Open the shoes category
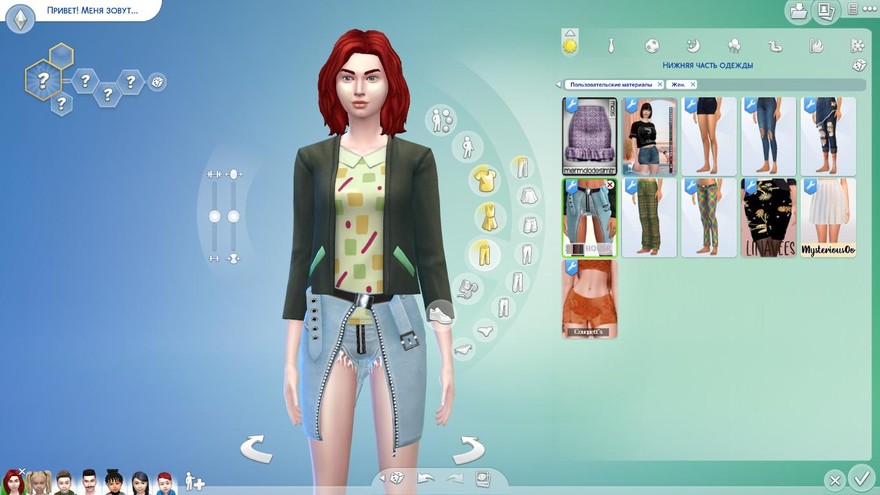880x495 pixels. [x=439, y=314]
